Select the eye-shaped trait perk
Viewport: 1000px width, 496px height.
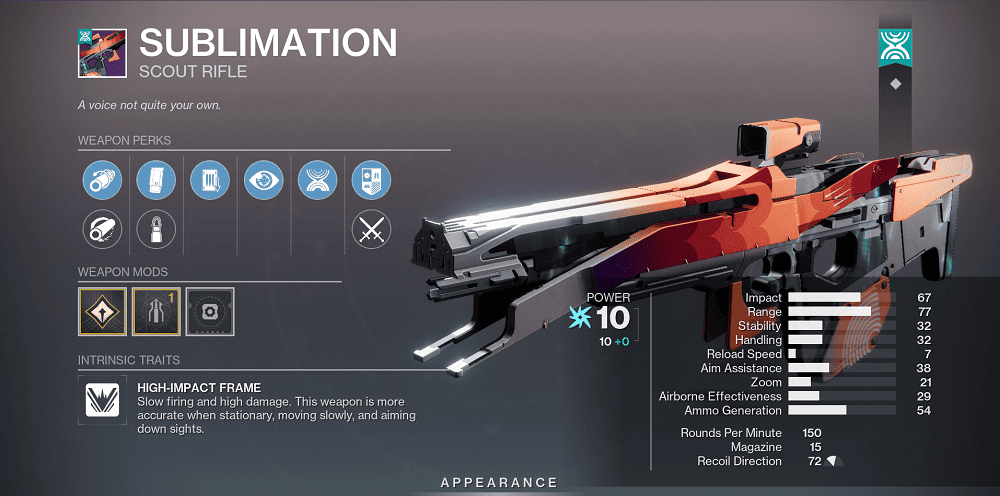[263, 181]
